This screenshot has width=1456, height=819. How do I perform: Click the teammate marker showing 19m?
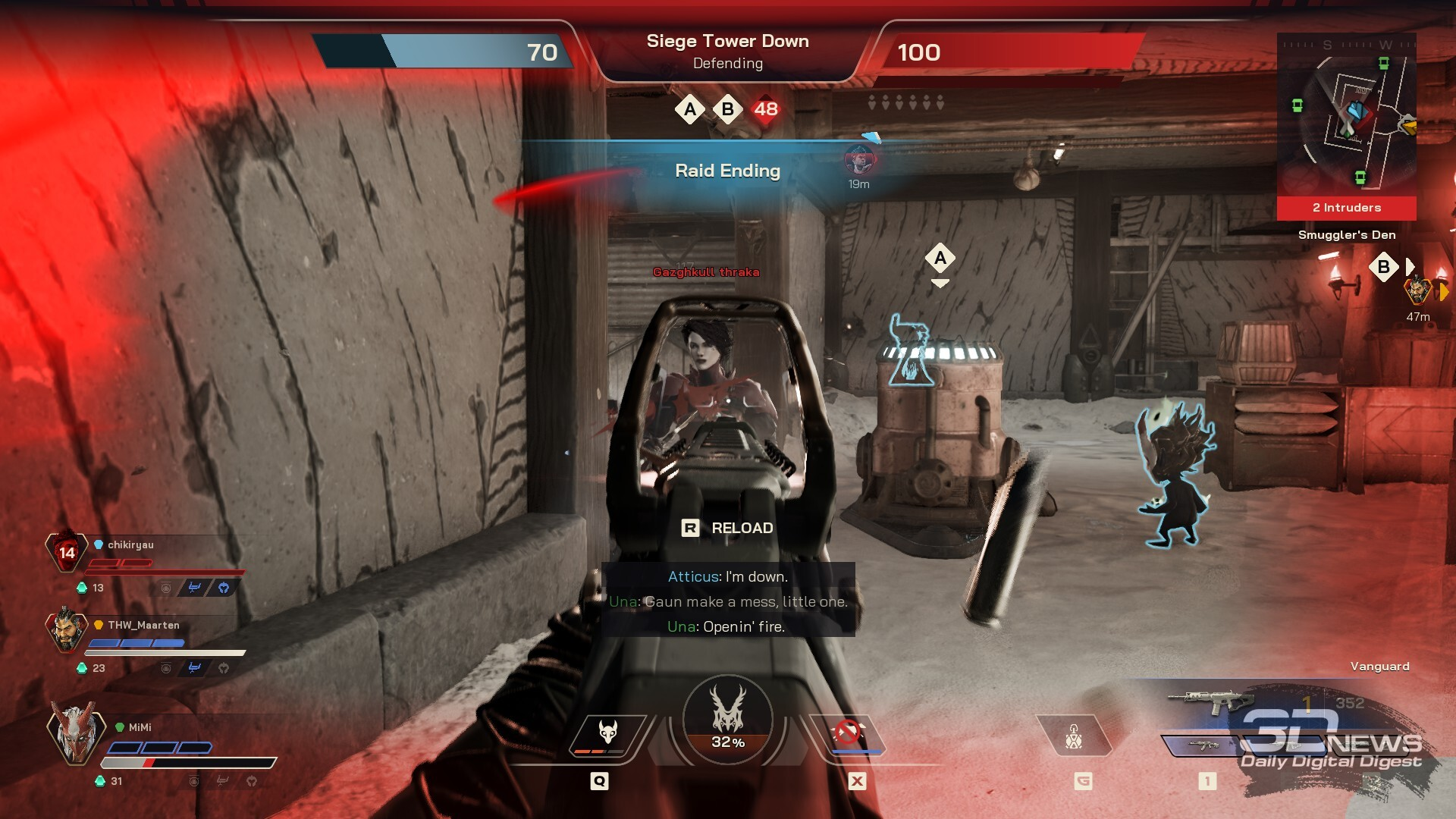pyautogui.click(x=859, y=160)
